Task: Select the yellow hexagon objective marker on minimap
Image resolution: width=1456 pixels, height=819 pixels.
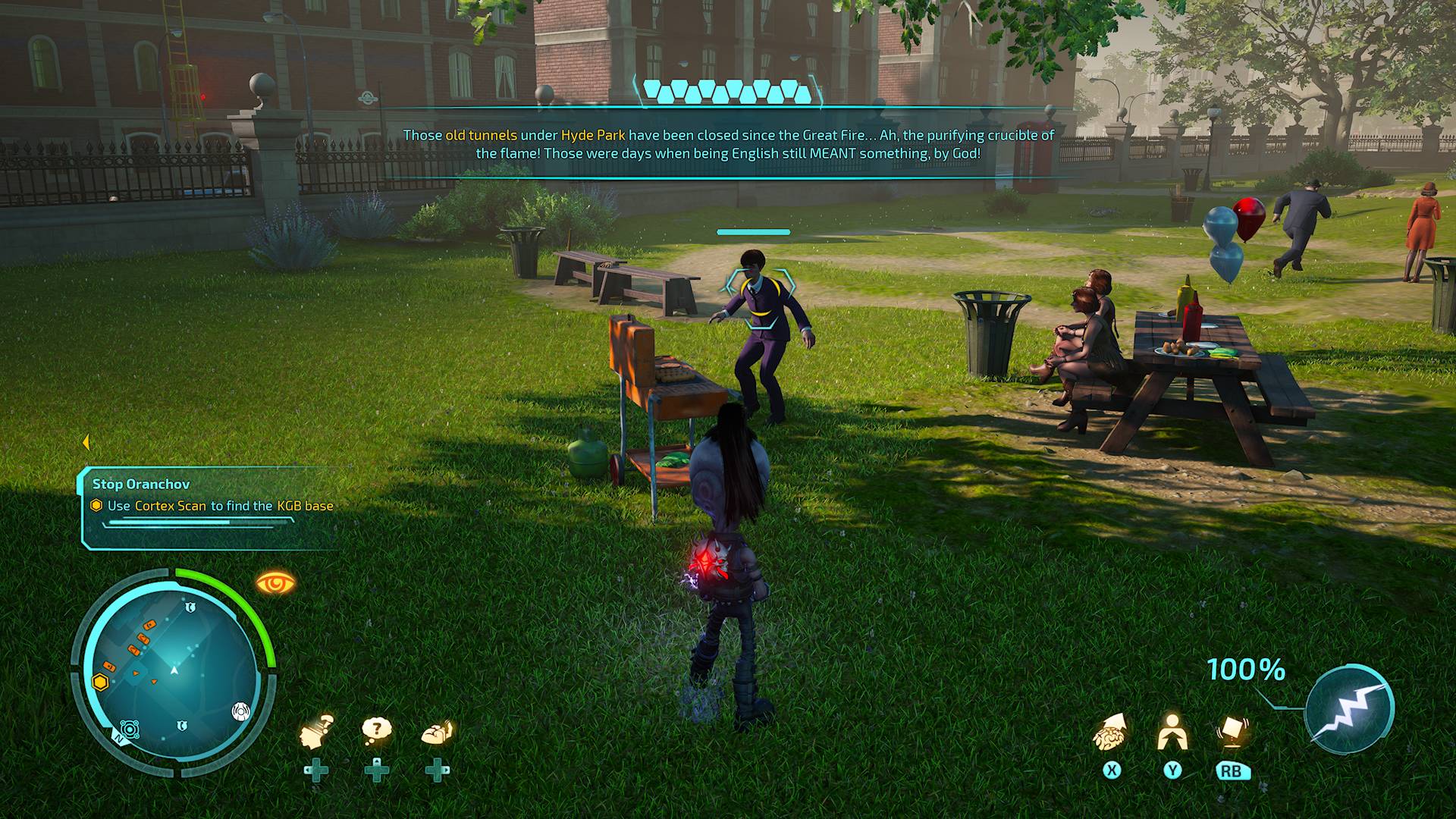Action: [100, 682]
